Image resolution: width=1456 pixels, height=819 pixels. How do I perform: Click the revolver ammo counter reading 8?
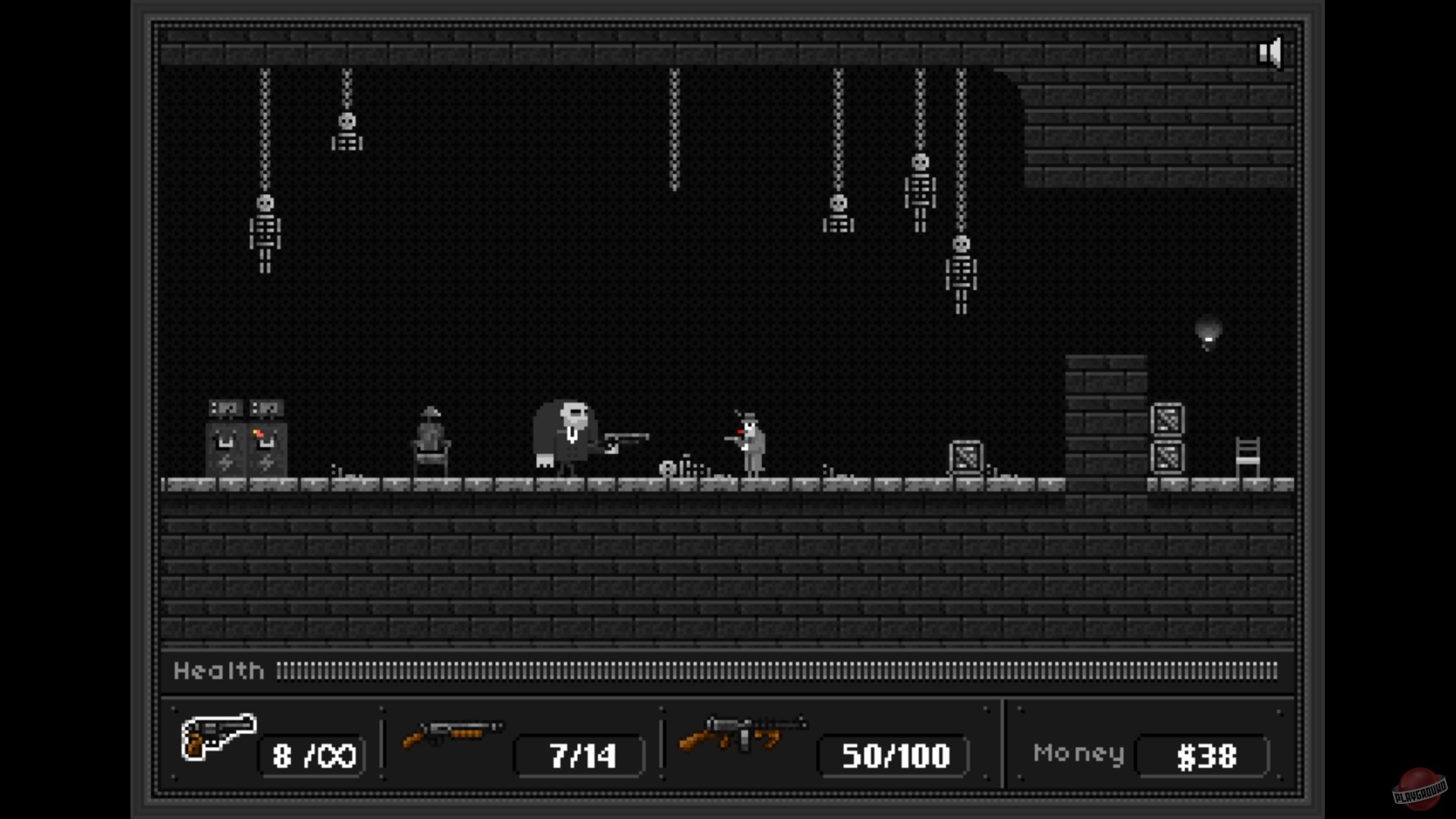tap(311, 755)
